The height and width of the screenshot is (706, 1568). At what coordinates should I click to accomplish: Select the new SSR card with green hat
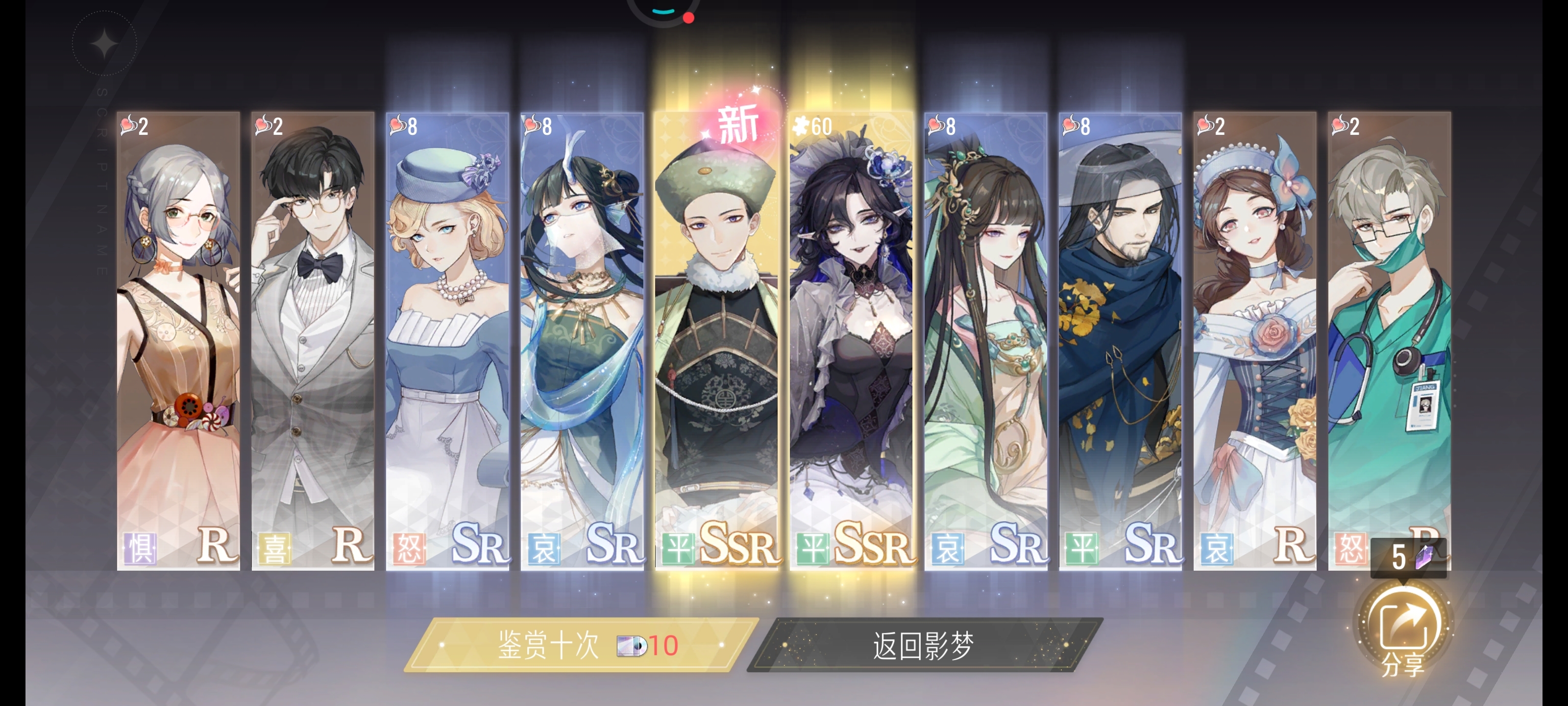click(x=716, y=341)
